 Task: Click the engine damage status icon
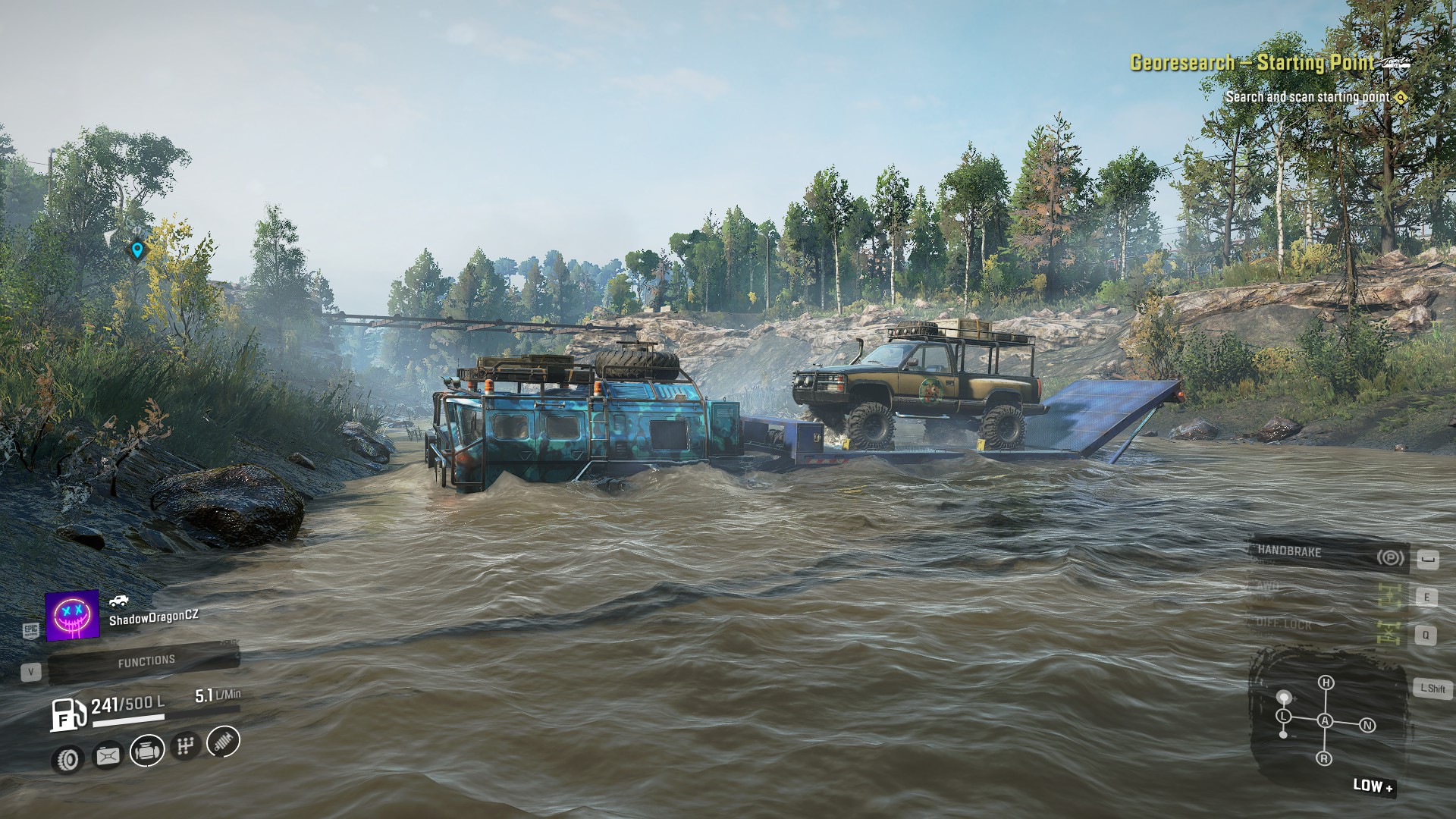(146, 751)
